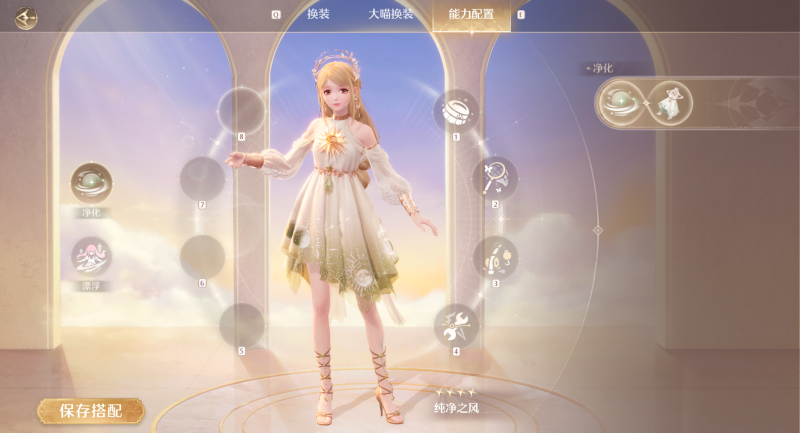Select the 能力配置 tab

[471, 15]
